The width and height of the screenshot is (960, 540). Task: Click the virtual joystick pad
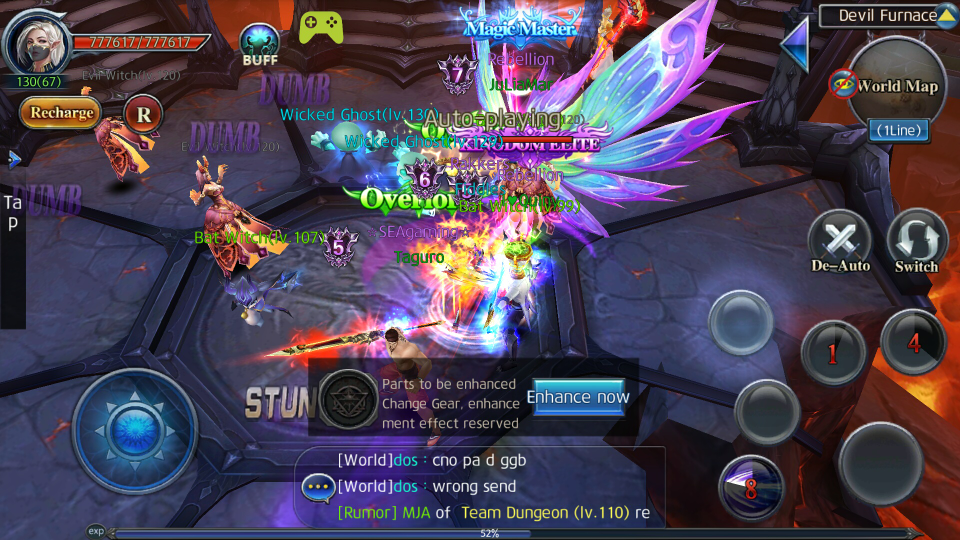point(135,431)
